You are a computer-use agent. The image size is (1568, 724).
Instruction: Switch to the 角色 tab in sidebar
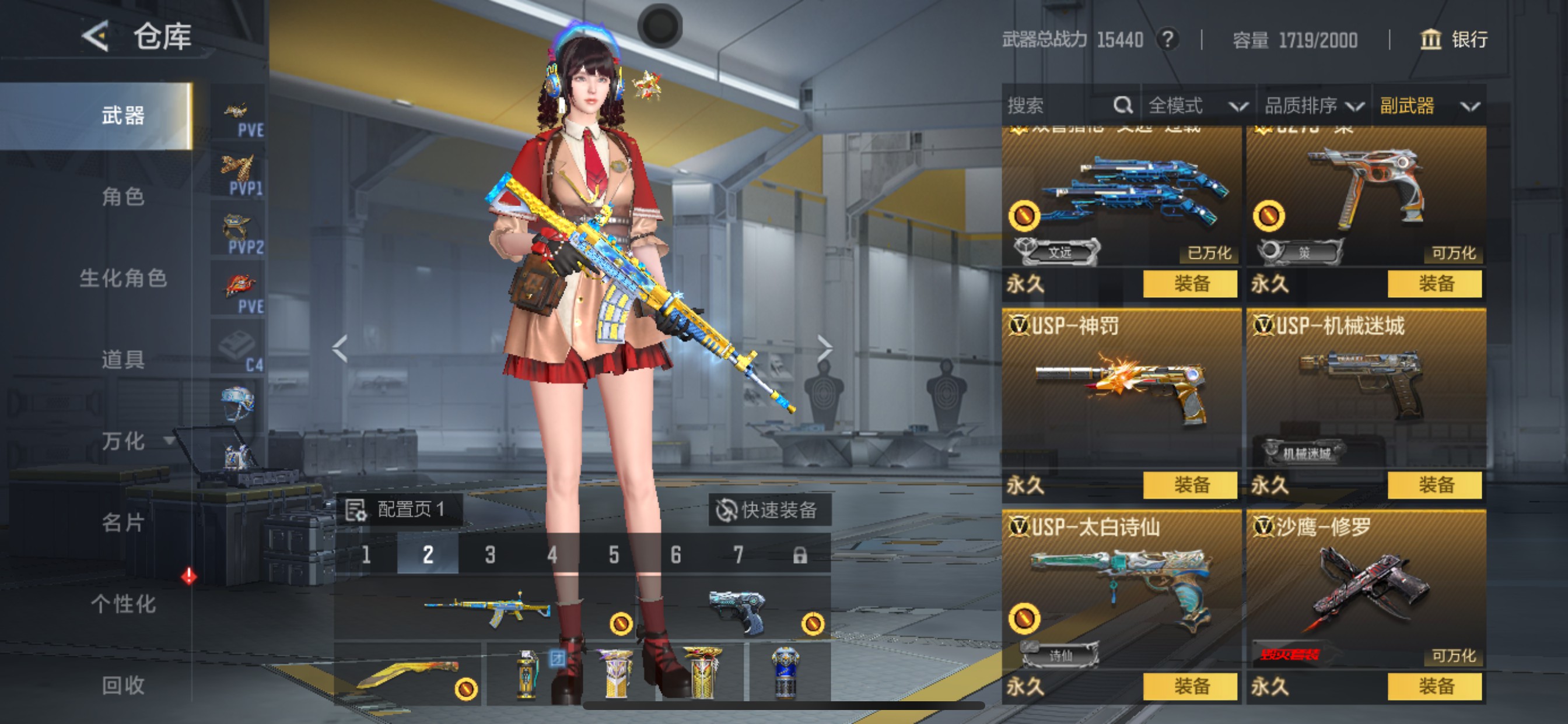[125, 198]
